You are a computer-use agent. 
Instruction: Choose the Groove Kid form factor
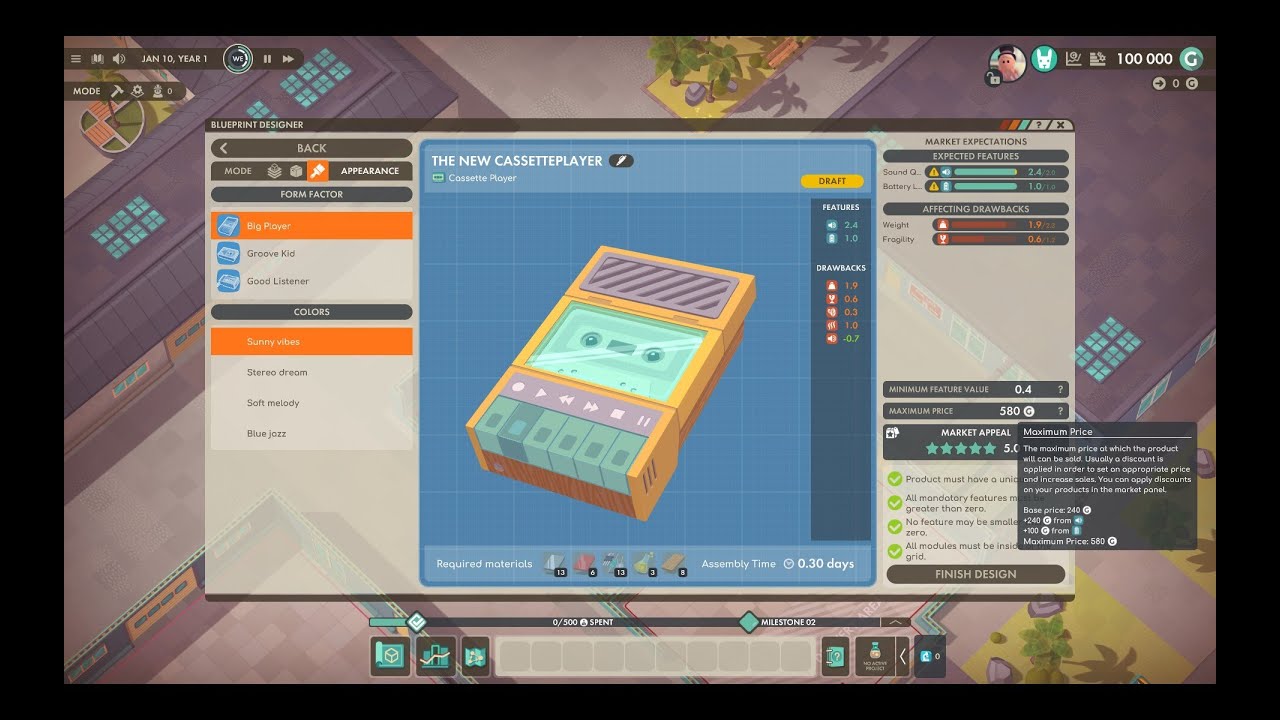pos(271,254)
